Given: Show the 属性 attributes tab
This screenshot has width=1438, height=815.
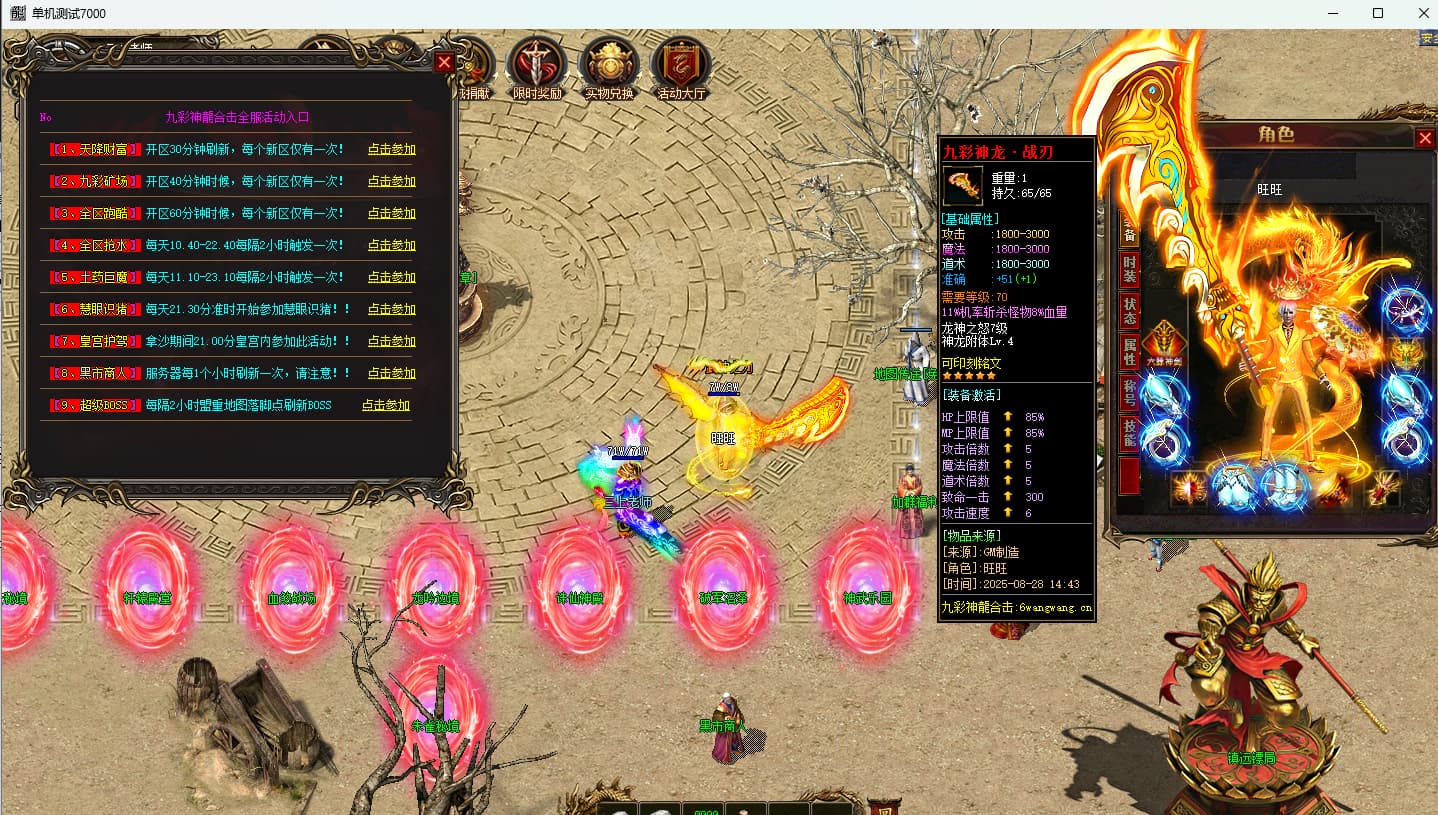Looking at the screenshot, I should pos(1129,352).
